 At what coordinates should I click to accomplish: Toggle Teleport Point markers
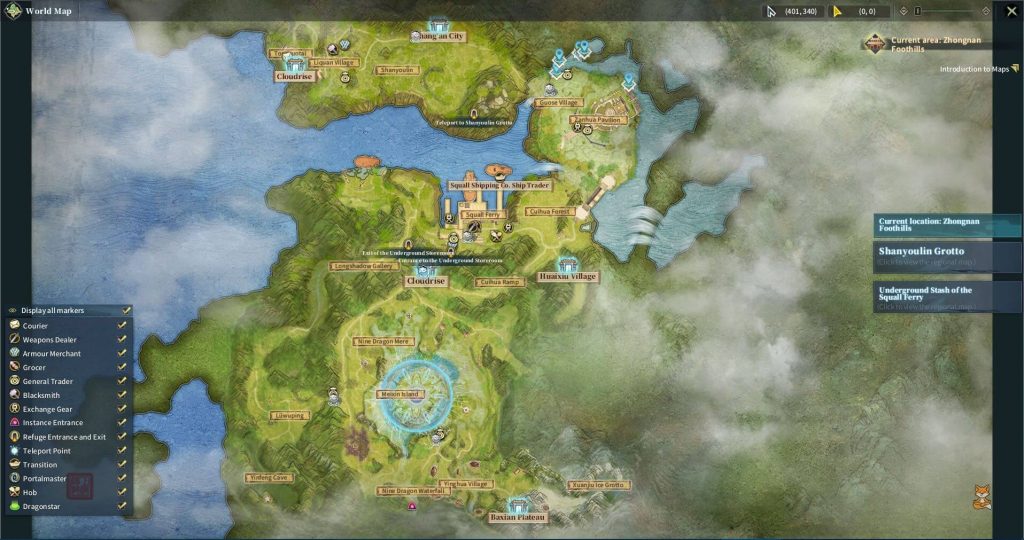(x=122, y=451)
